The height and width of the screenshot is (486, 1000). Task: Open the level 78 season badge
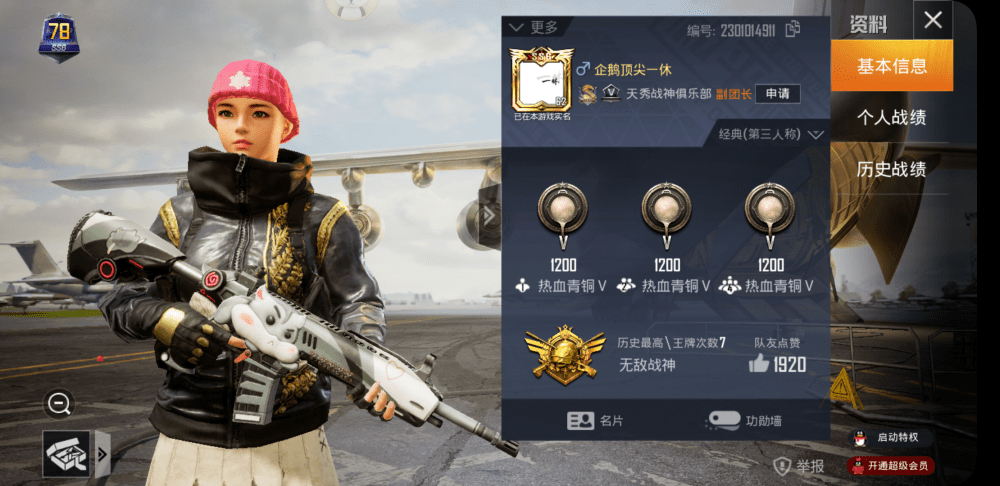pyautogui.click(x=59, y=38)
